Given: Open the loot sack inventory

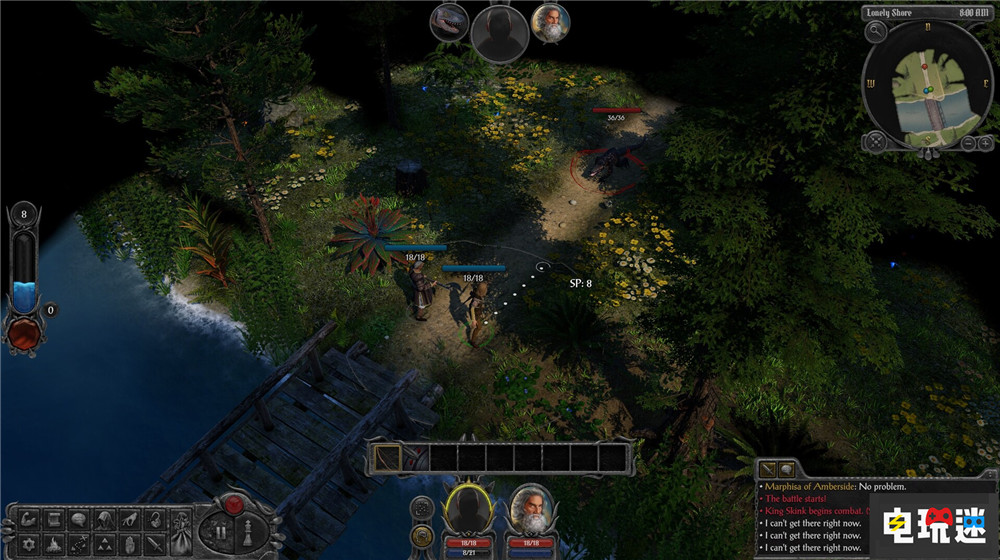Looking at the screenshot, I should pyautogui.click(x=181, y=531).
